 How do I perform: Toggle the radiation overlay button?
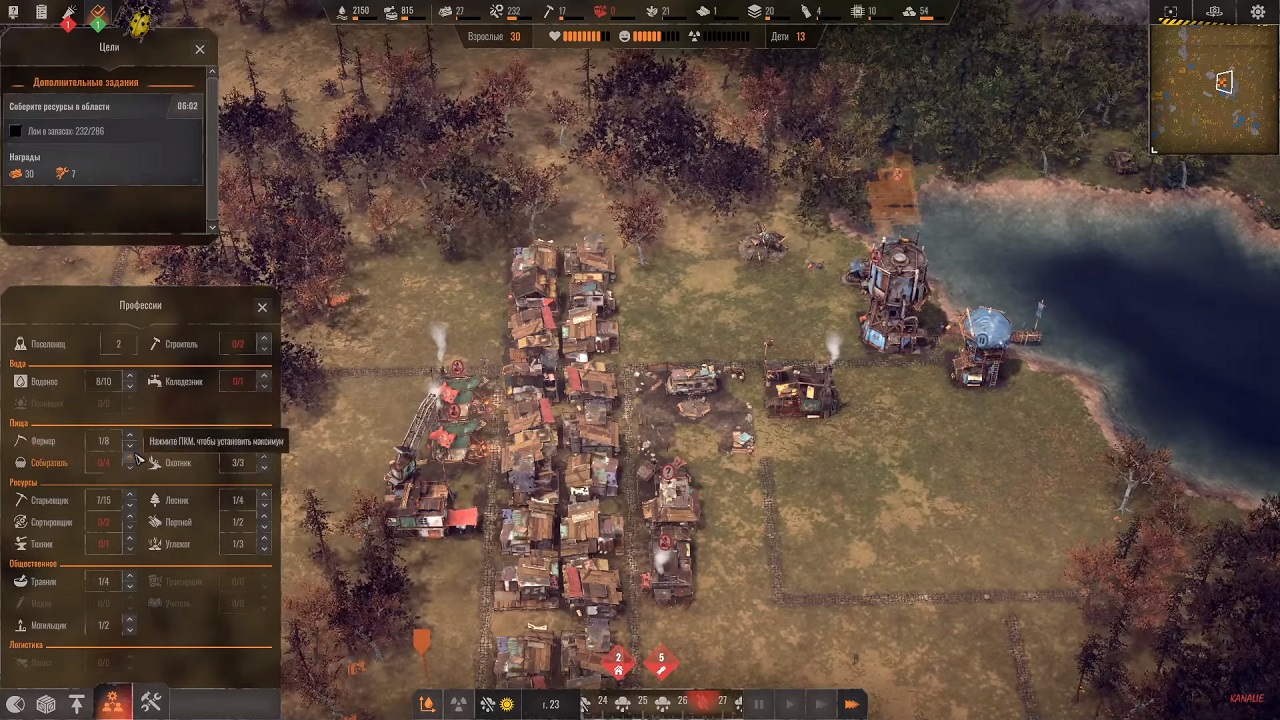coord(458,704)
